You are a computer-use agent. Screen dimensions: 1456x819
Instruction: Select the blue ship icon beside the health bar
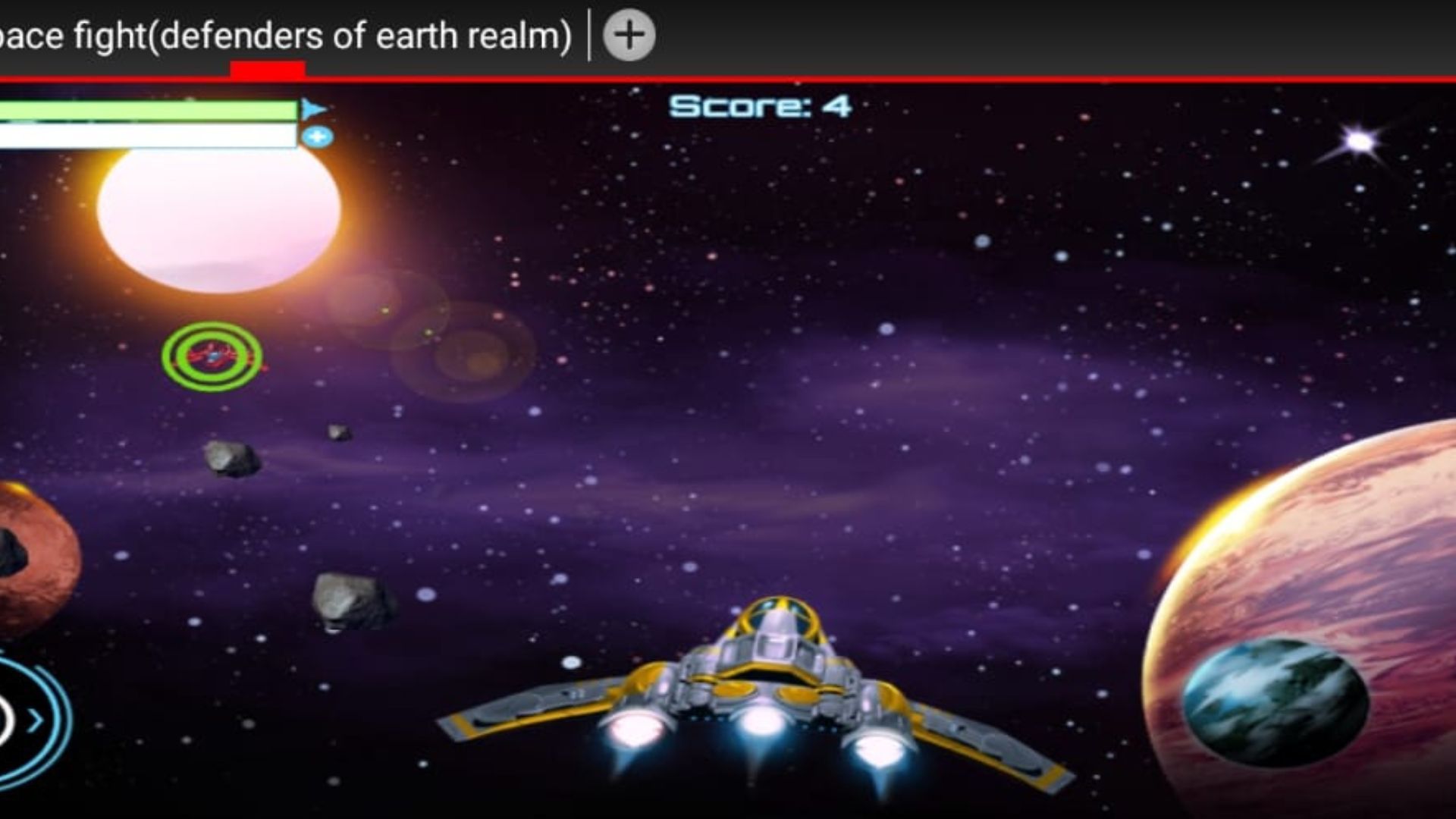point(315,108)
